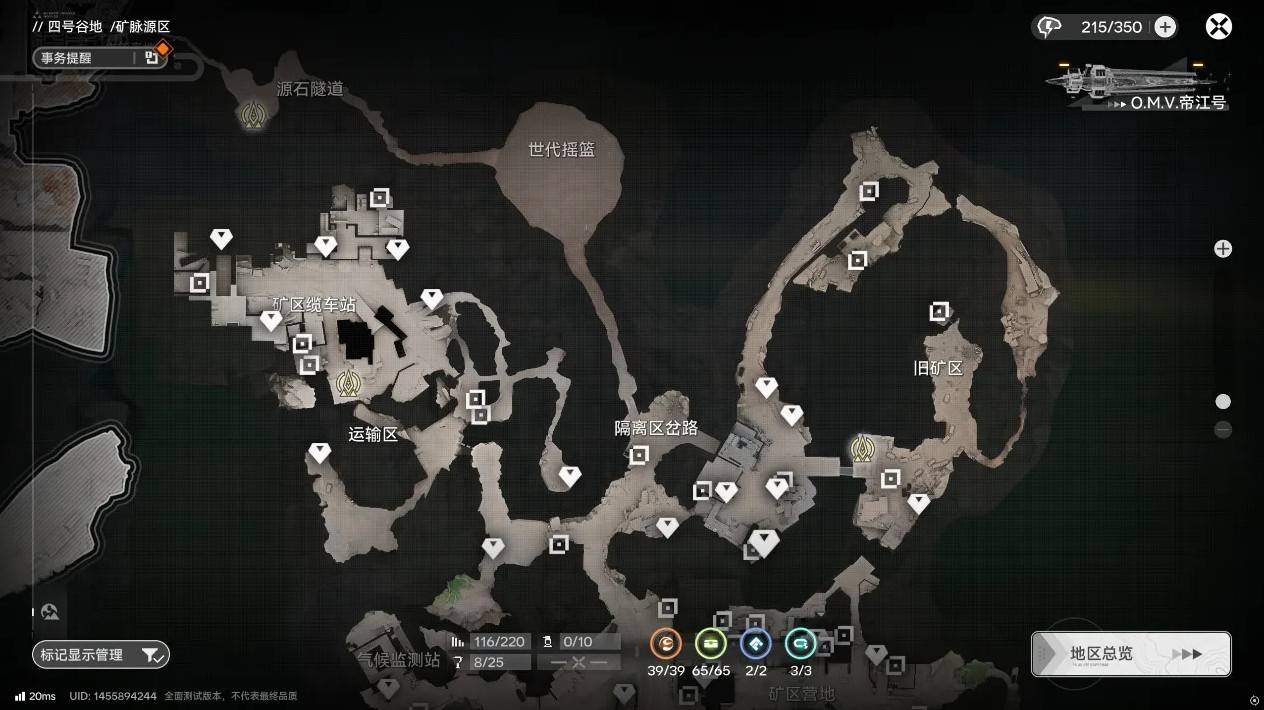
Task: Click the orange 39/39 collectible icon
Action: pos(666,644)
